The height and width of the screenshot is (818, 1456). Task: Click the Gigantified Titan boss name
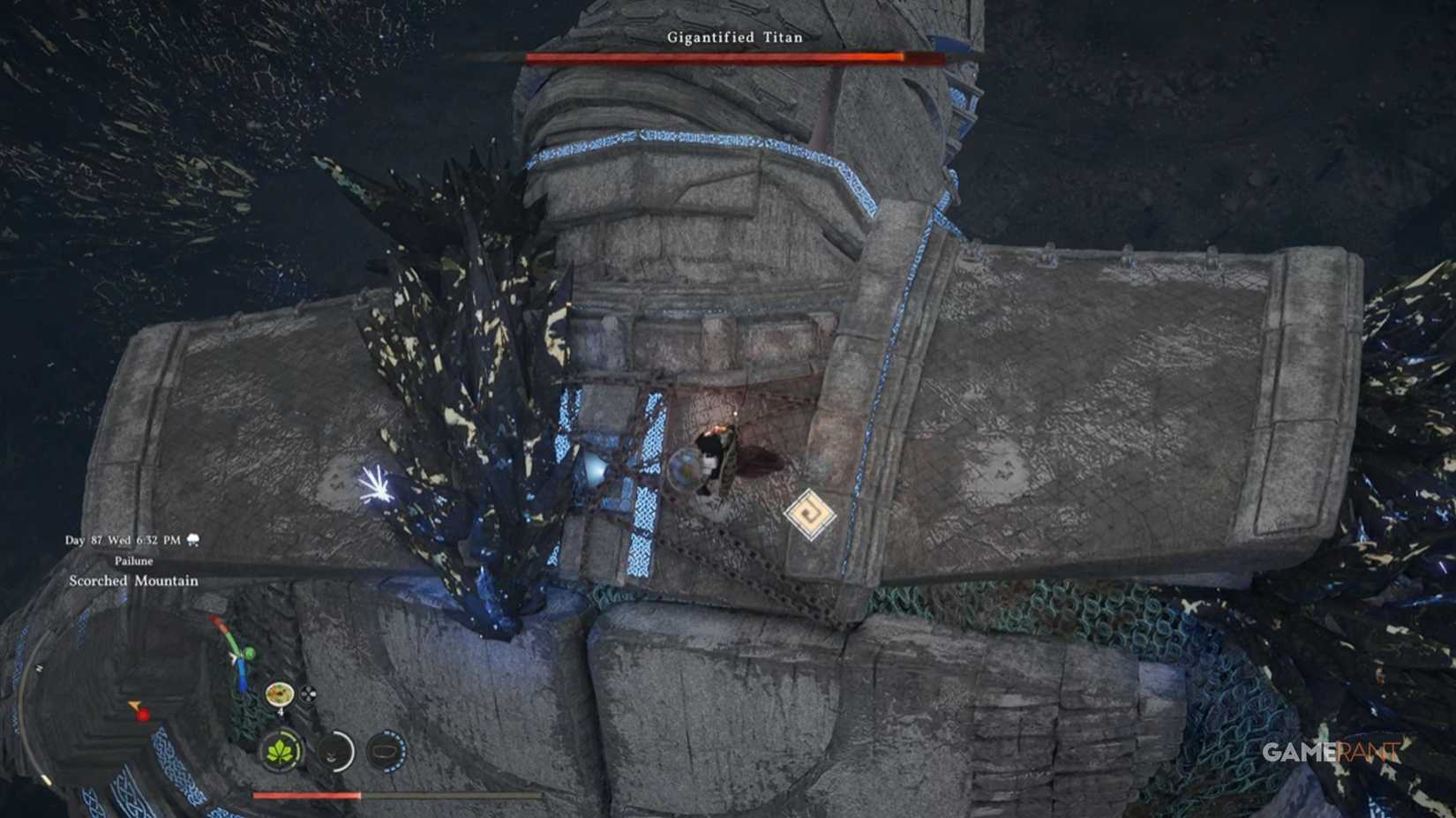(x=733, y=37)
